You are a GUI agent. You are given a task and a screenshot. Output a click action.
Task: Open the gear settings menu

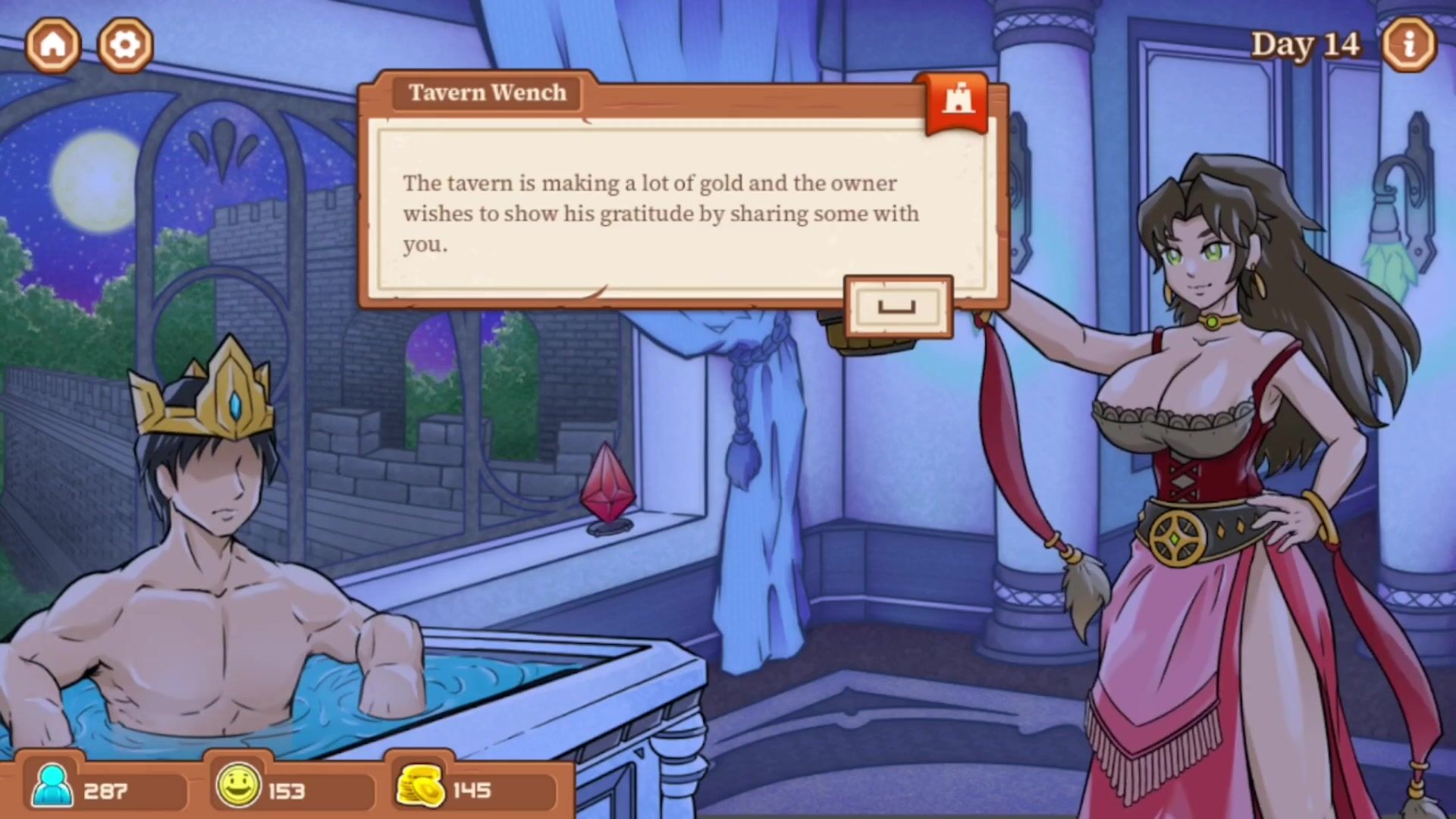click(x=125, y=45)
